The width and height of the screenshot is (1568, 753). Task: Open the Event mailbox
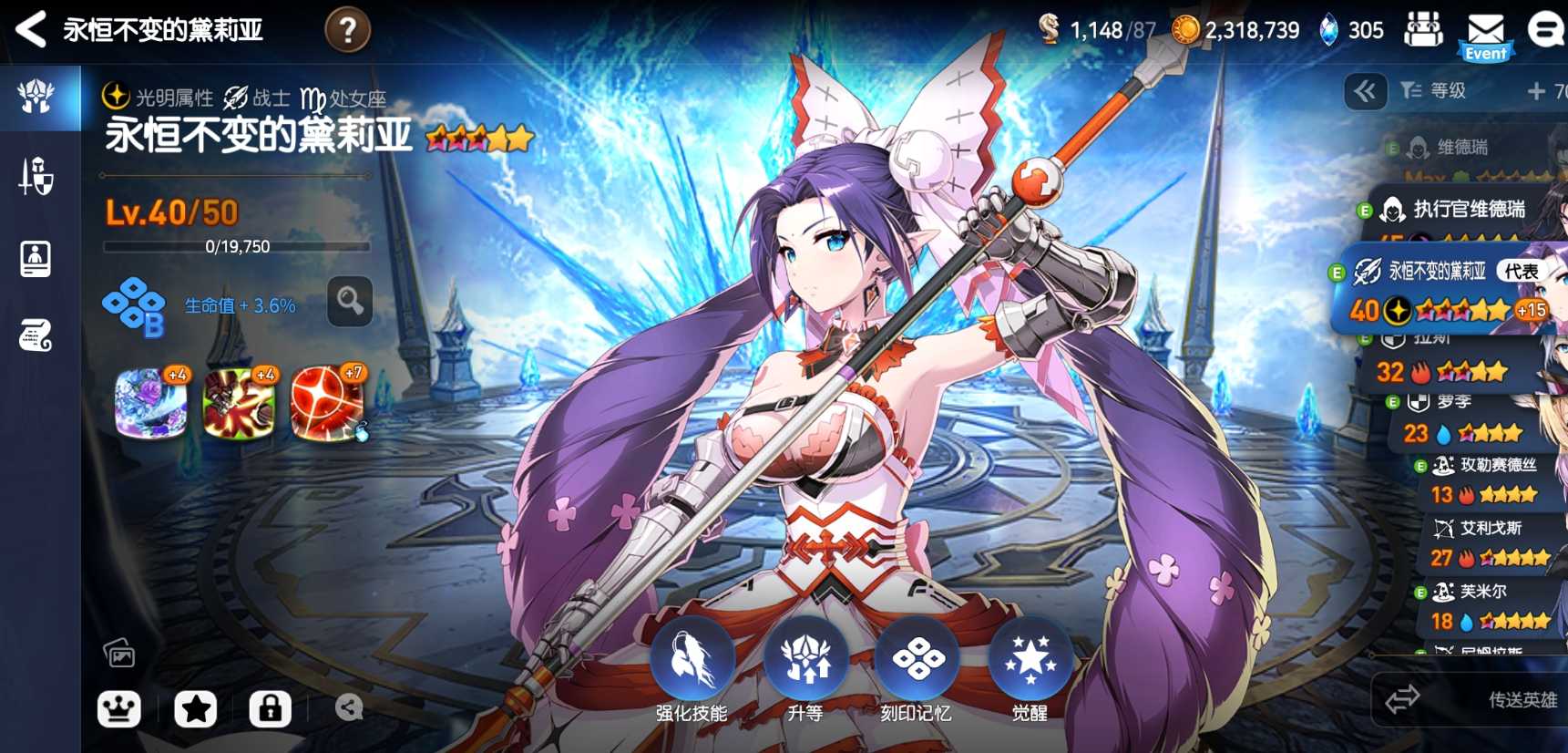[1485, 35]
